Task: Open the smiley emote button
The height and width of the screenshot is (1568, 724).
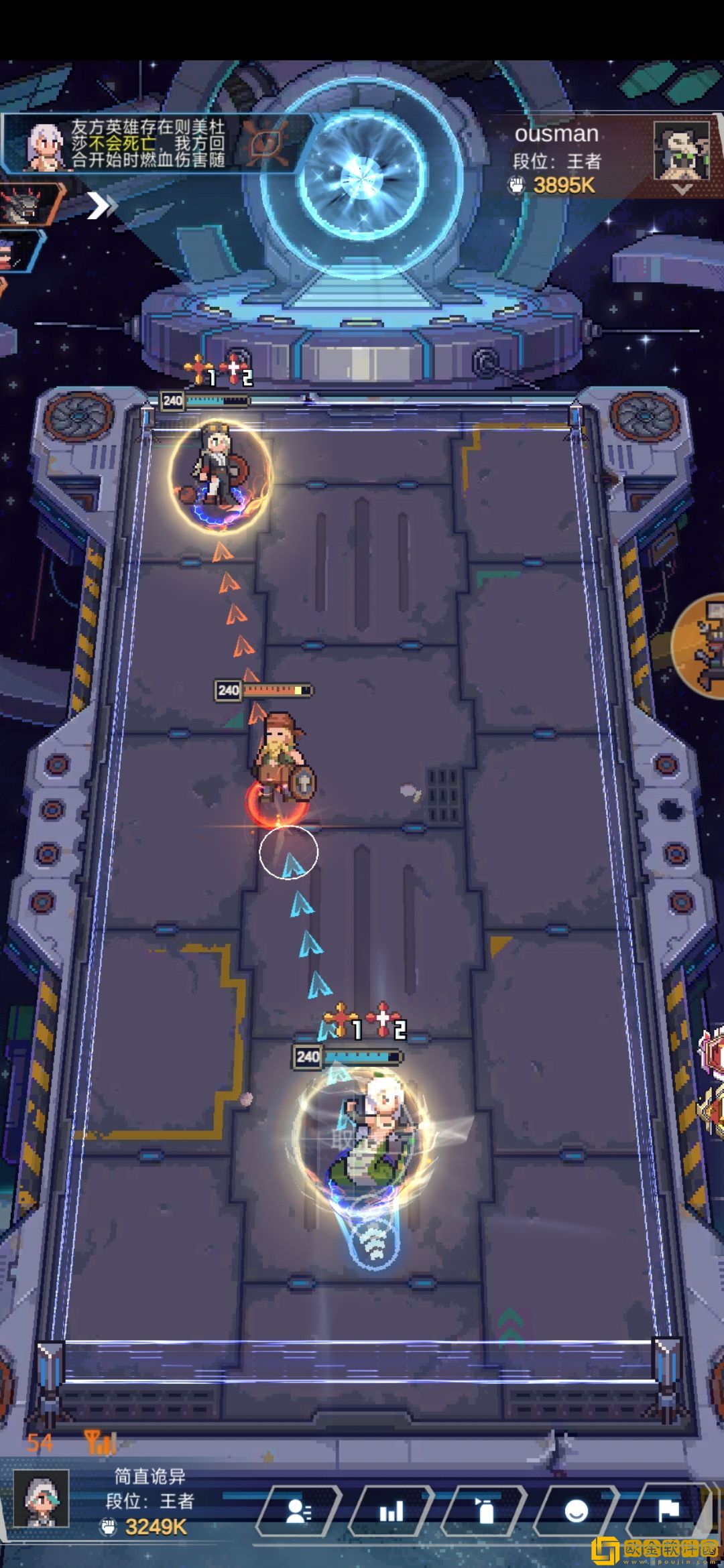Action: (577, 1511)
